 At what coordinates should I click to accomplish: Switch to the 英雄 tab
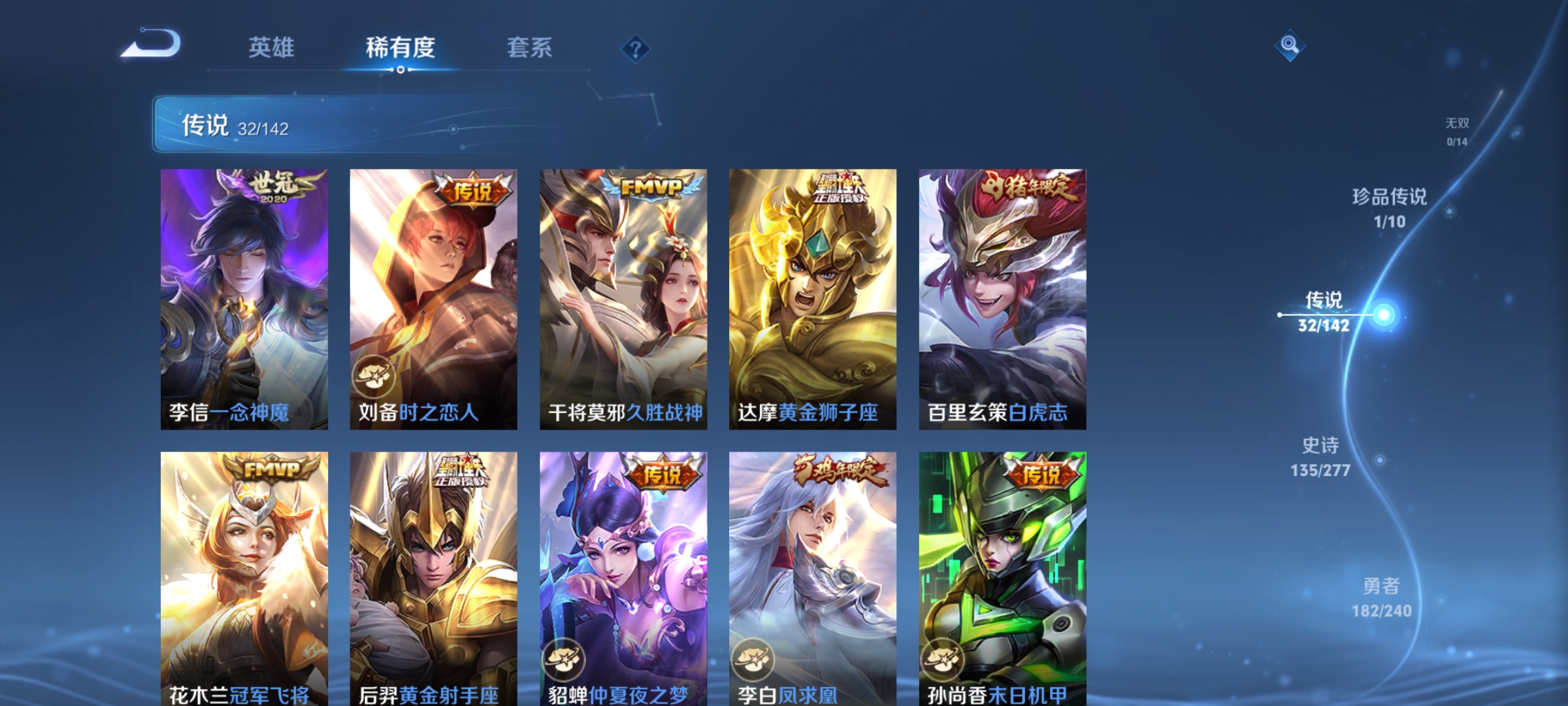tap(270, 47)
